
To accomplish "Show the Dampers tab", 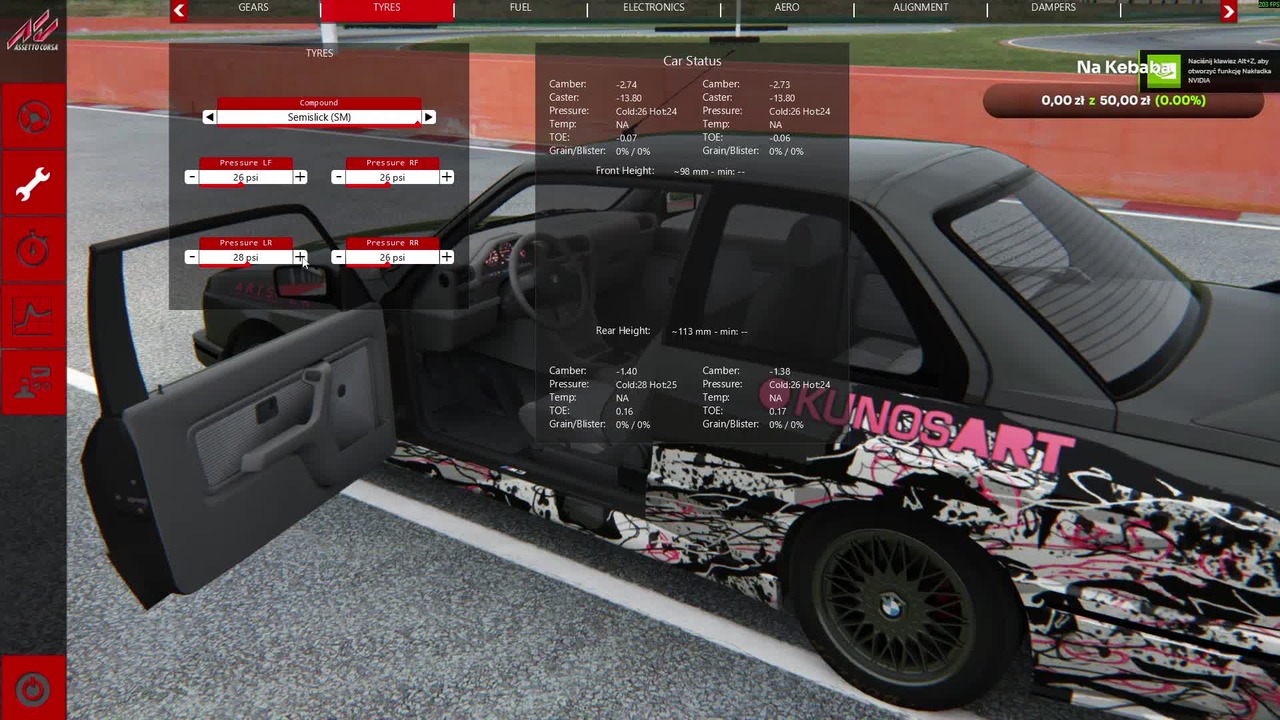I will [x=1053, y=8].
